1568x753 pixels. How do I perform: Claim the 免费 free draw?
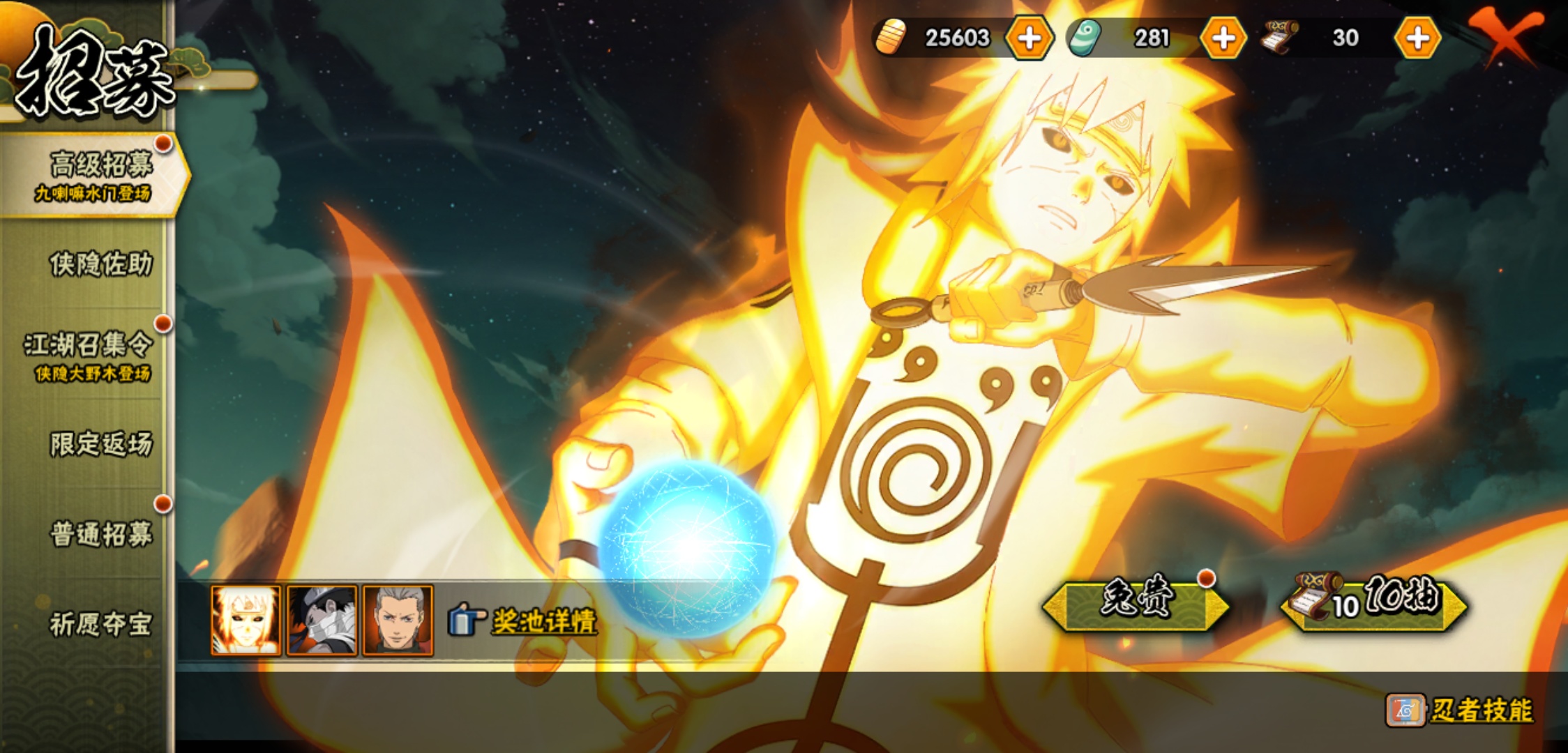click(x=1136, y=602)
